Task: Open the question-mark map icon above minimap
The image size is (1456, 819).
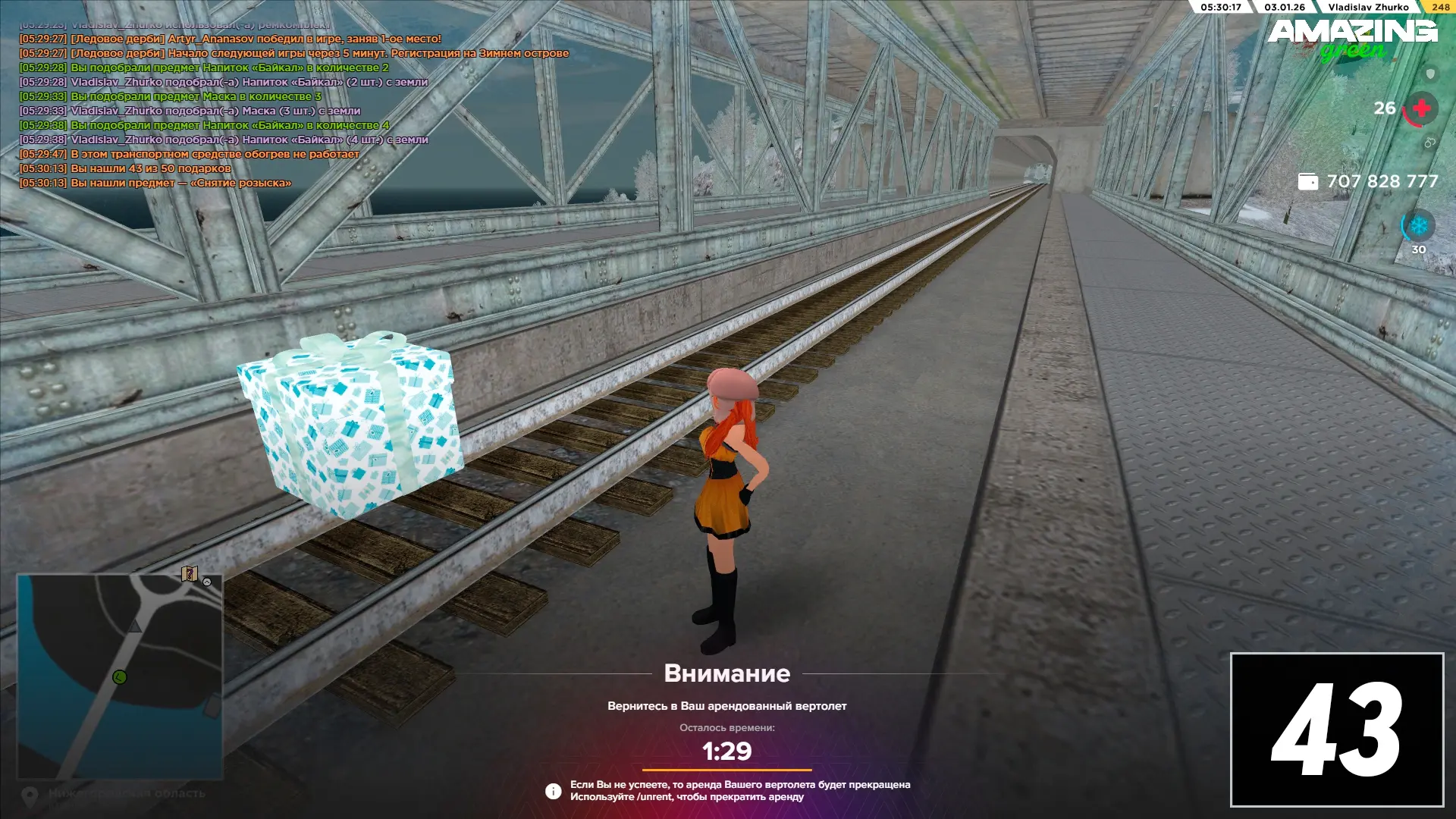Action: (190, 574)
